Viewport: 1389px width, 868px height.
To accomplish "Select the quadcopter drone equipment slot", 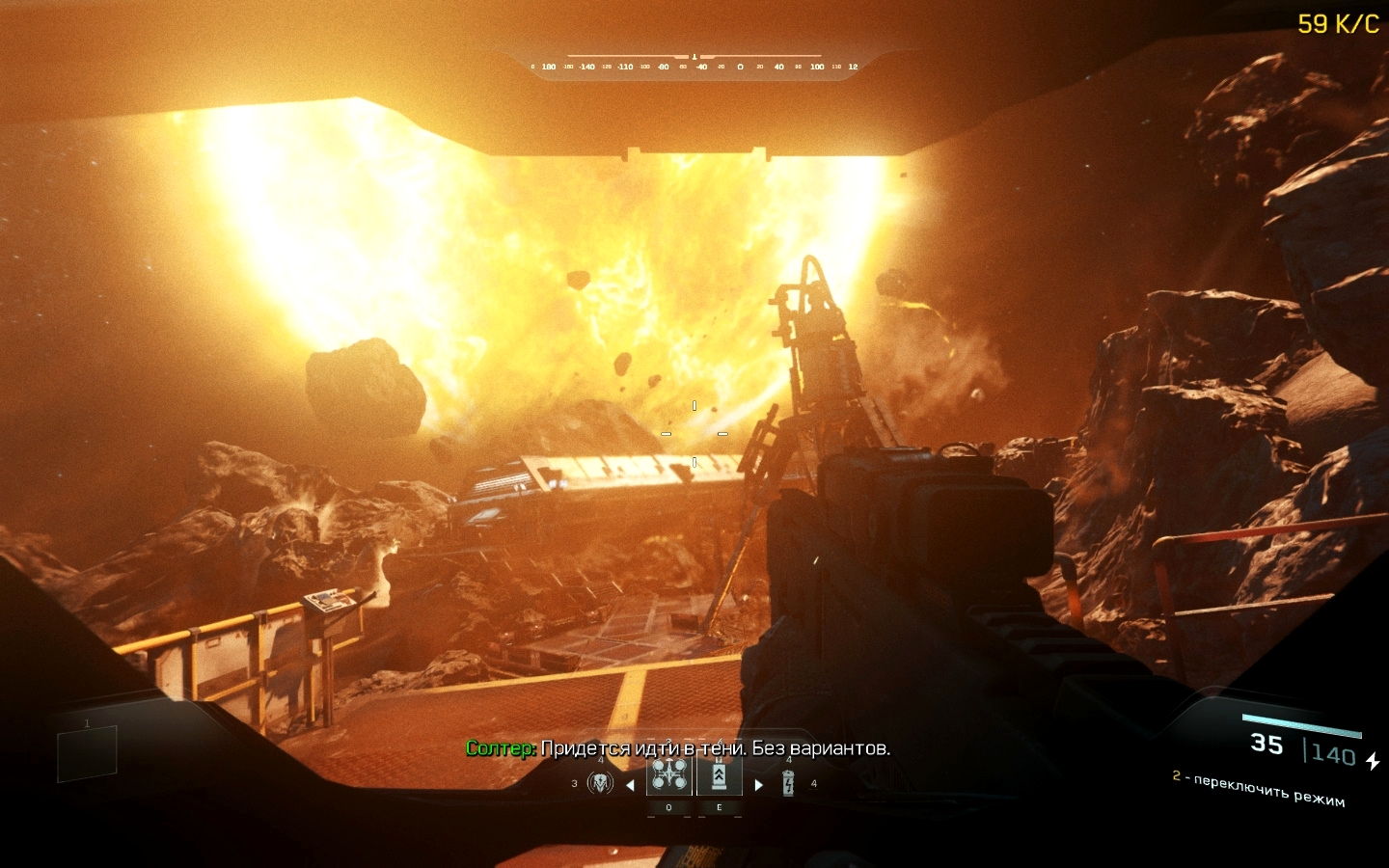I will (x=669, y=775).
